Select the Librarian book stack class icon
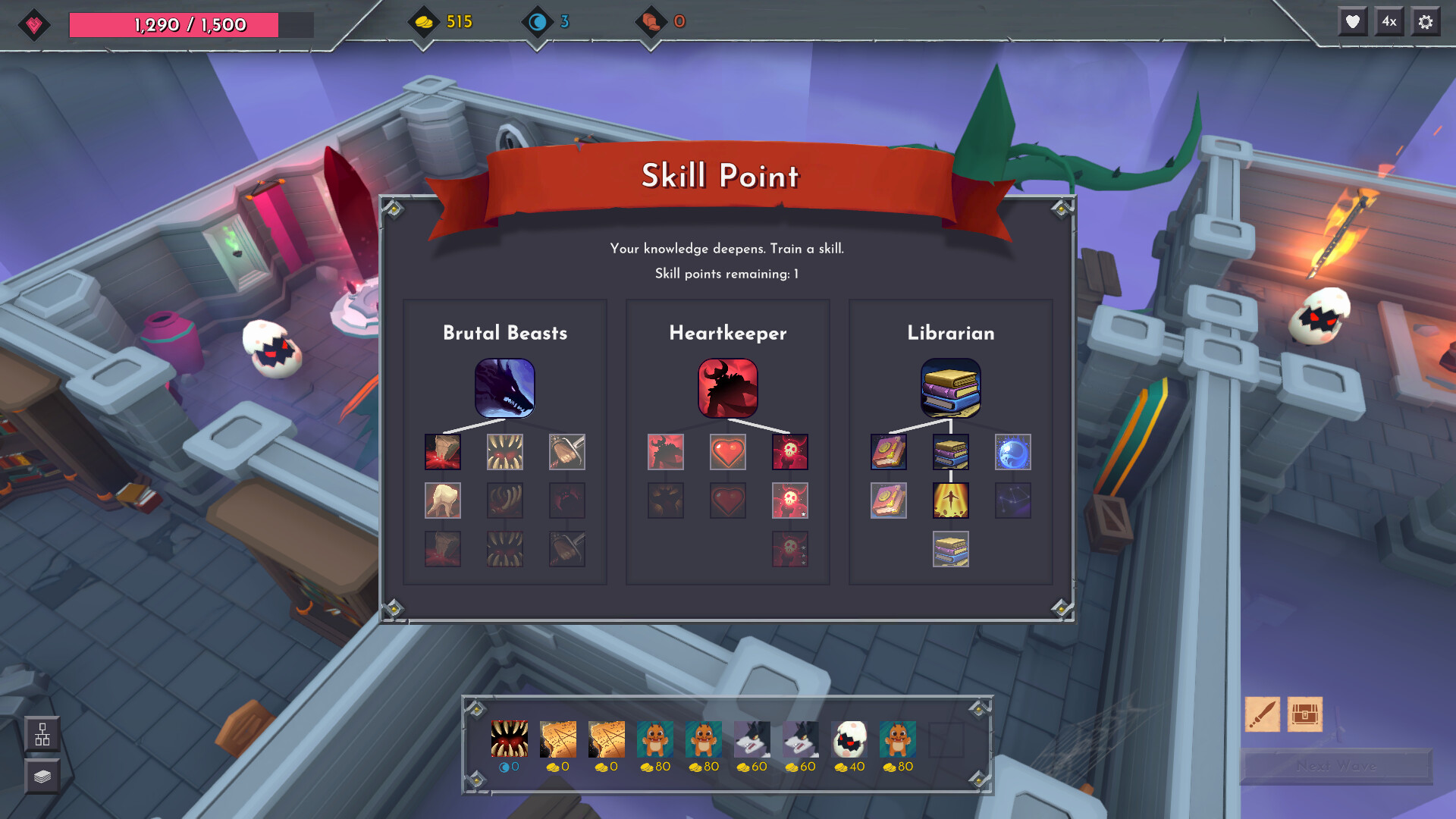 click(950, 388)
